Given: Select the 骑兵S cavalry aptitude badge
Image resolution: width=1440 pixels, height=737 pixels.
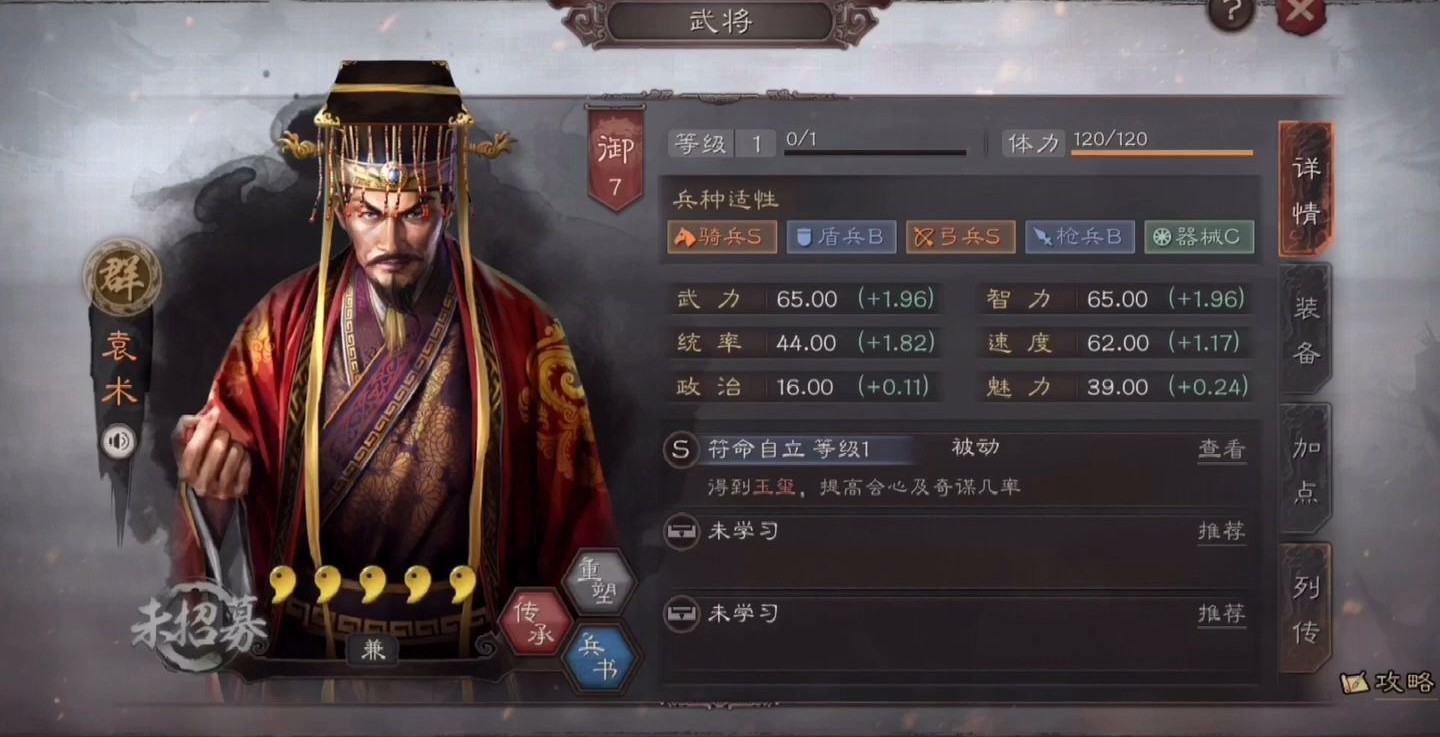Looking at the screenshot, I should click(x=722, y=237).
